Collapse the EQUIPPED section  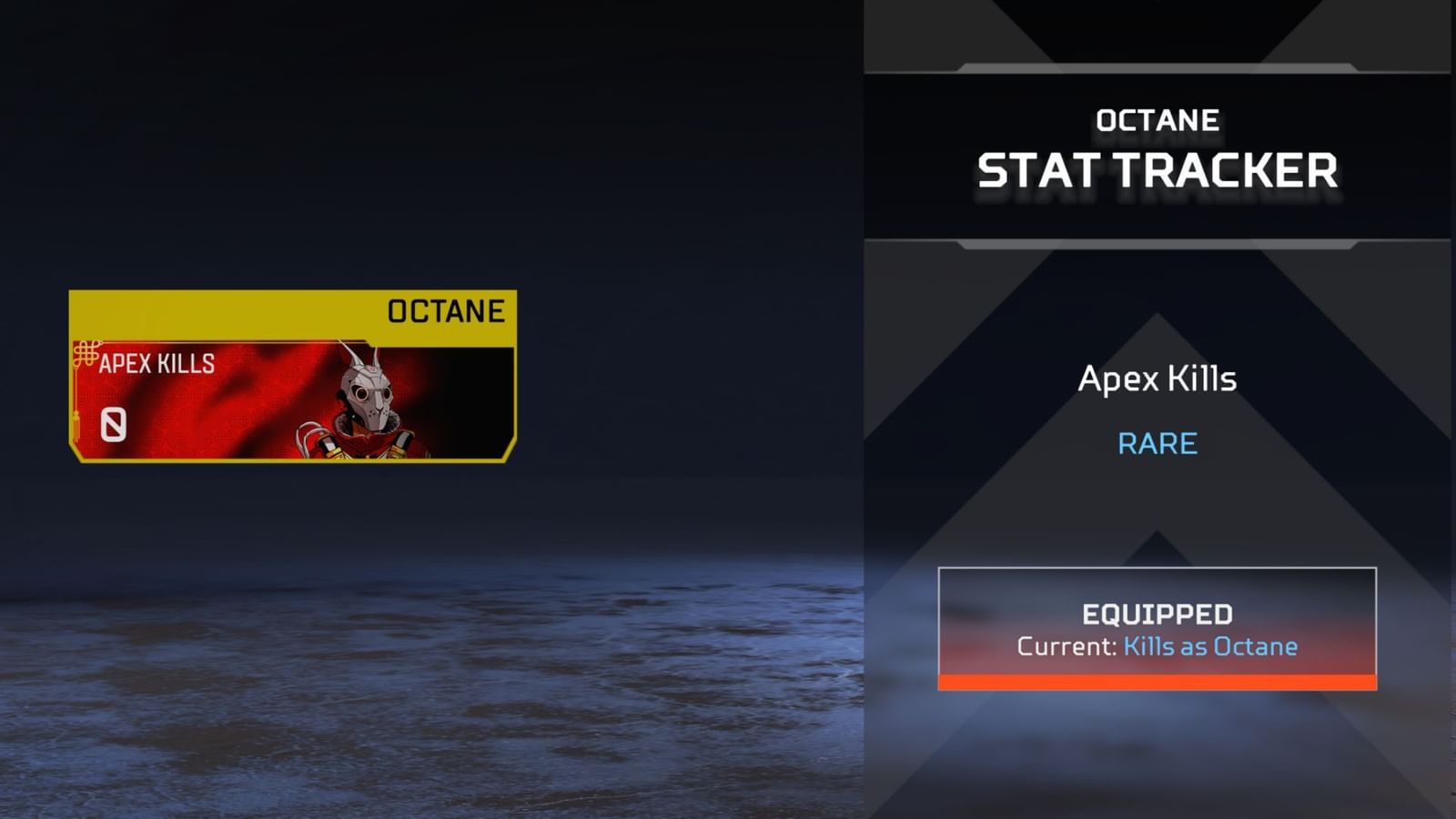coord(1156,612)
